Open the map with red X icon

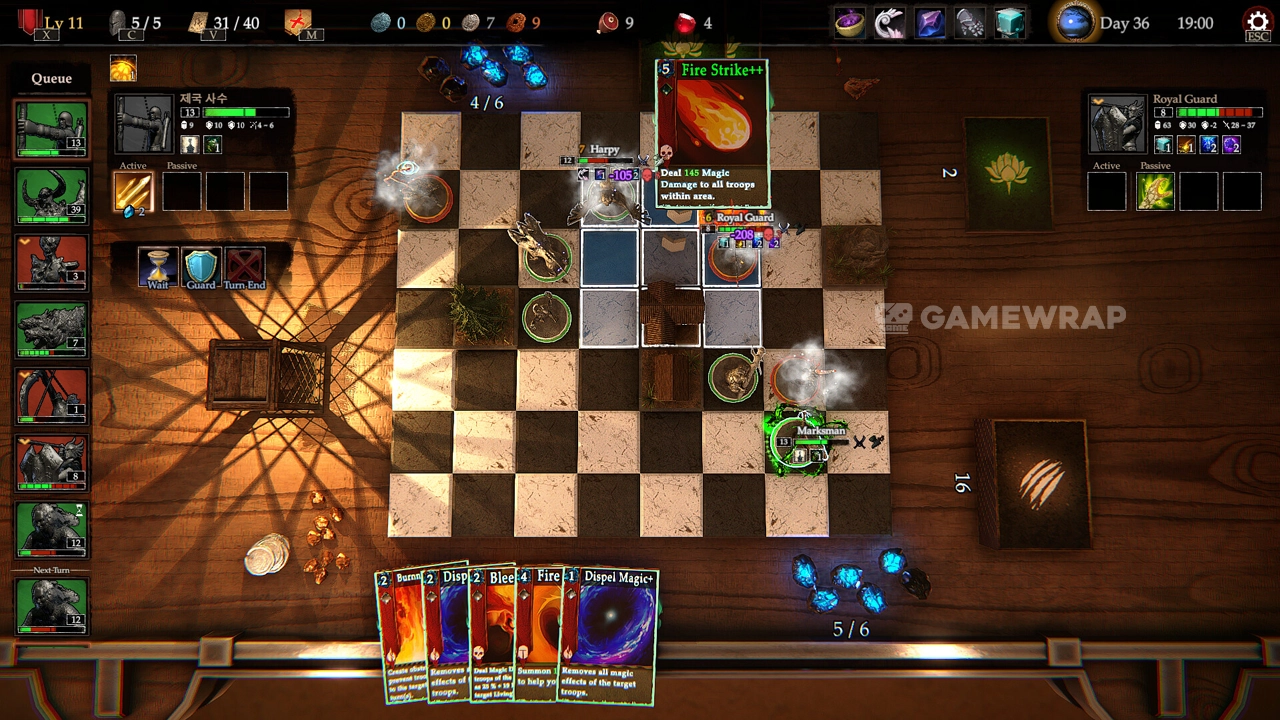pyautogui.click(x=298, y=23)
